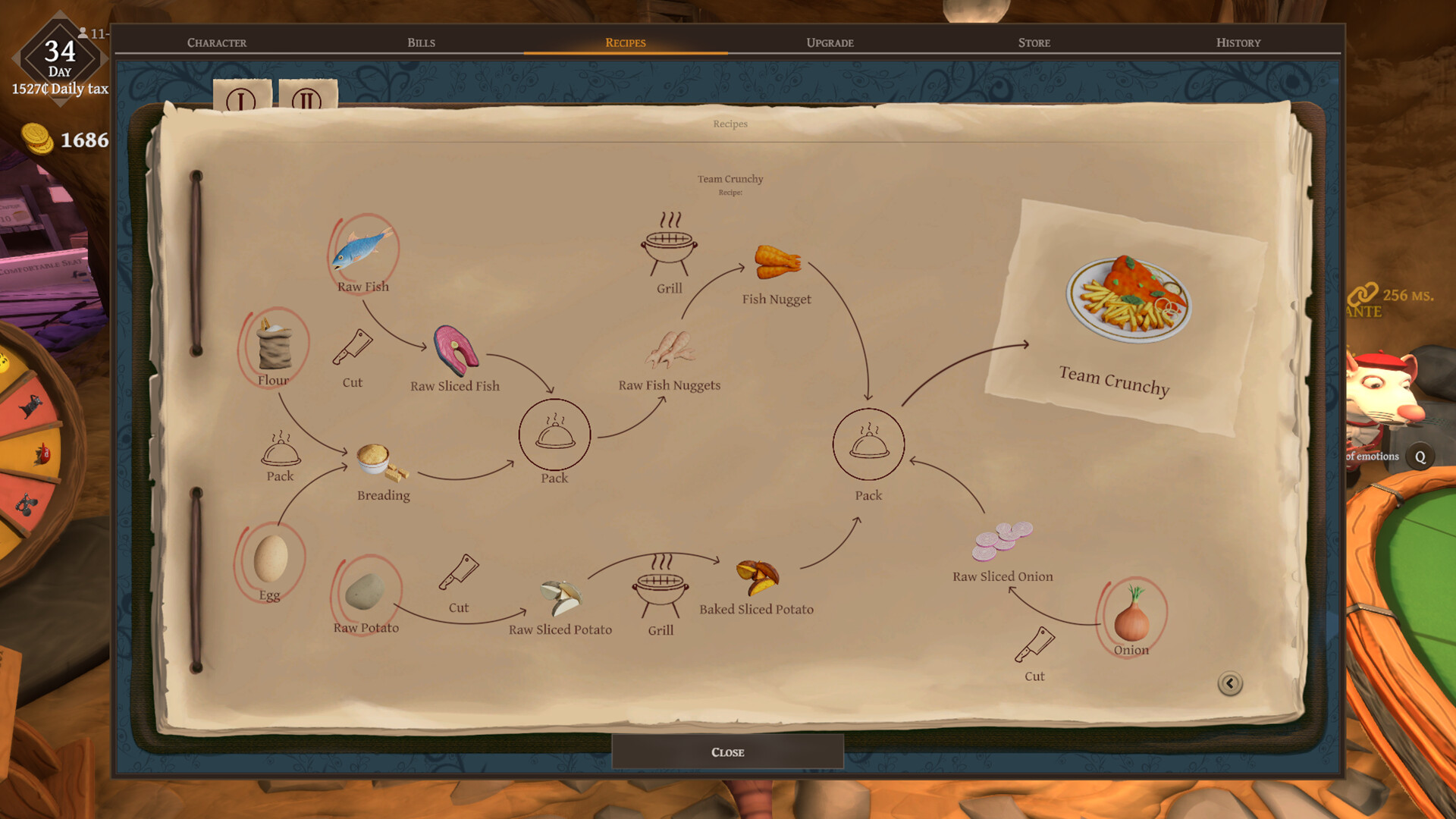Screen dimensions: 1456x819
Task: Open the Bills tab
Action: pyautogui.click(x=421, y=42)
